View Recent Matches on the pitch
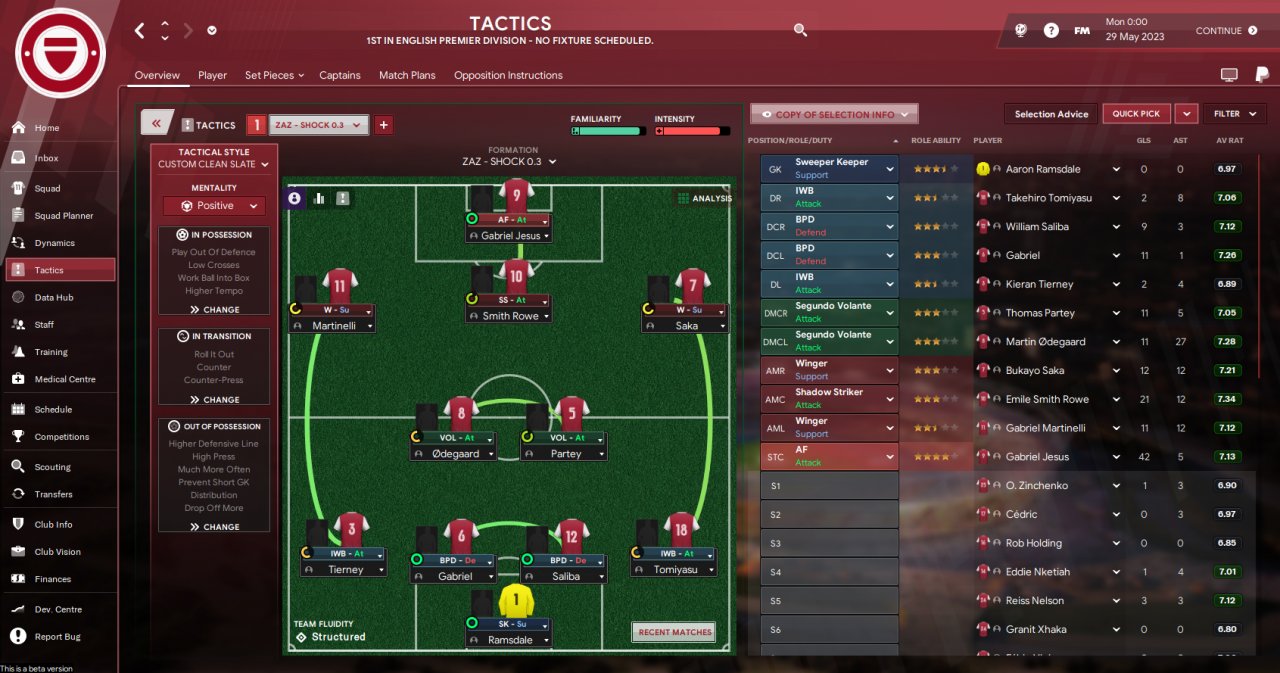 [x=675, y=632]
